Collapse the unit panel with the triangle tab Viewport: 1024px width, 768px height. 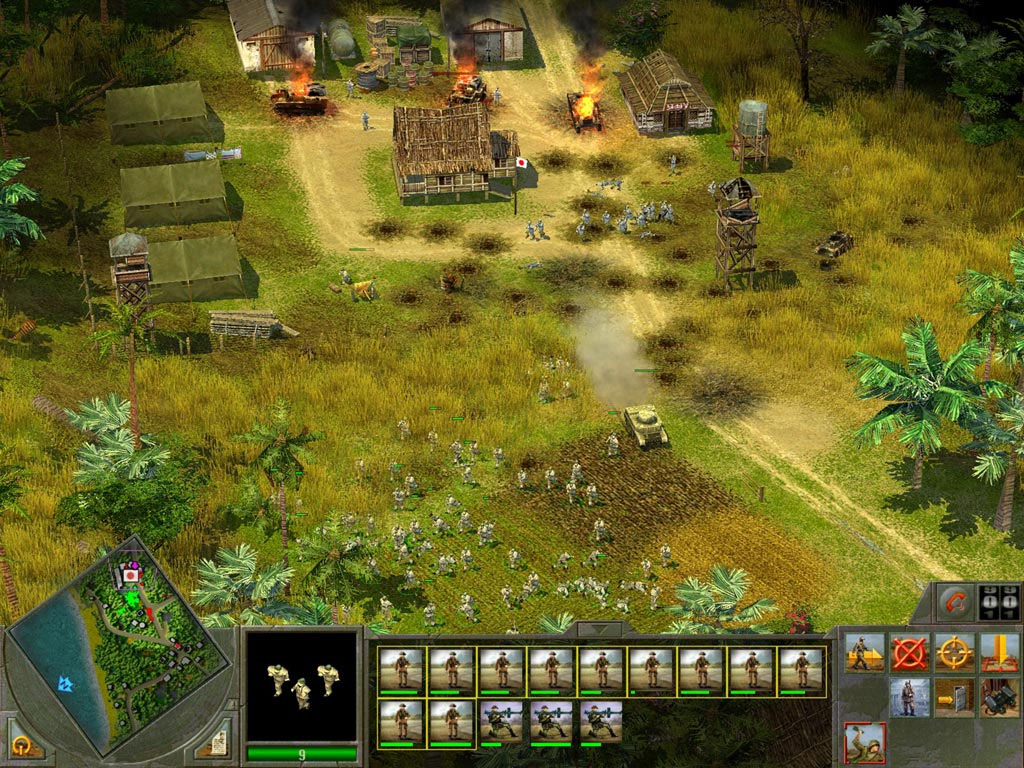click(x=598, y=630)
